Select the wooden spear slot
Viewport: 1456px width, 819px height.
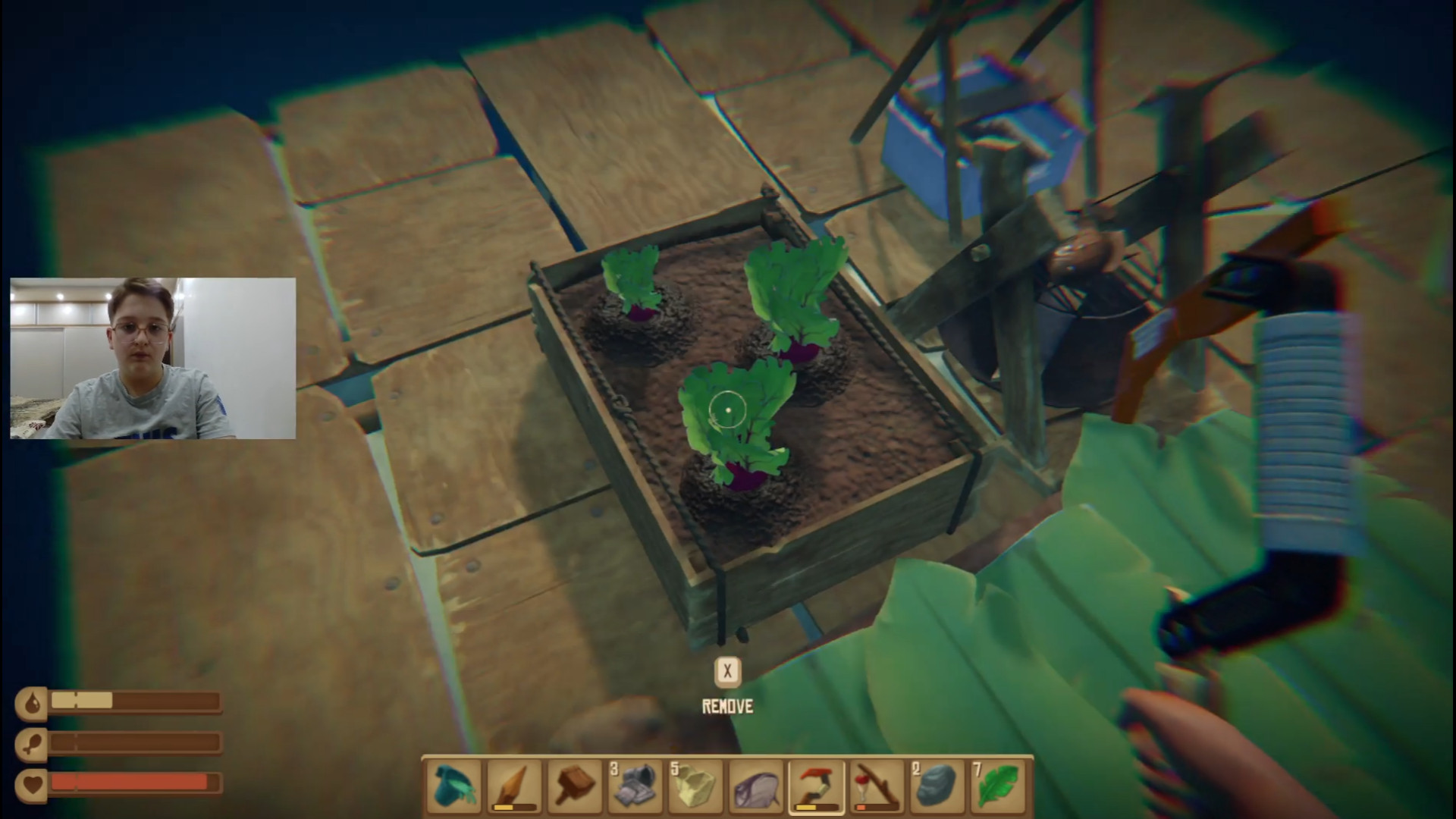[515, 786]
